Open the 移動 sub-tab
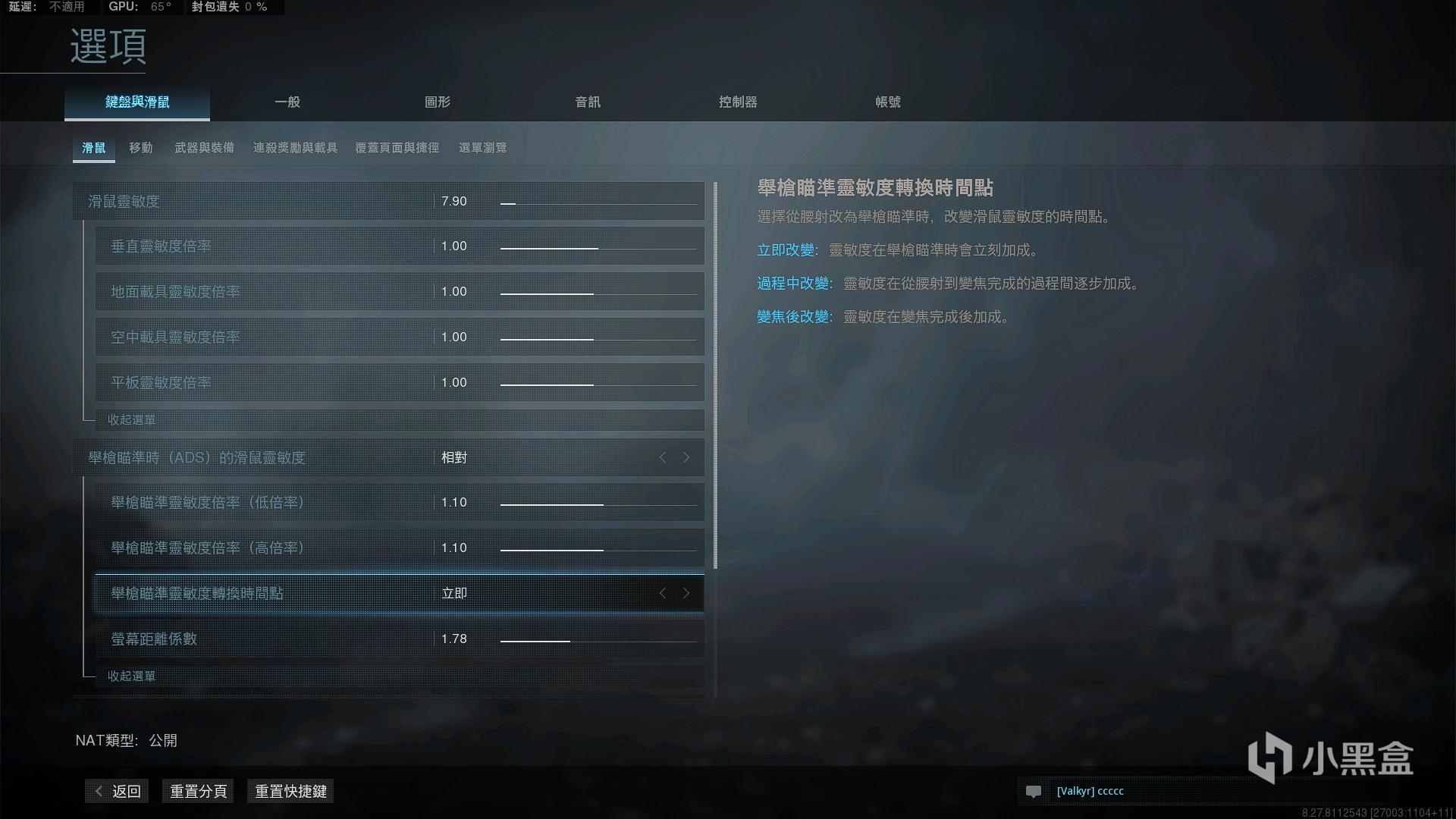1456x819 pixels. pyautogui.click(x=141, y=147)
